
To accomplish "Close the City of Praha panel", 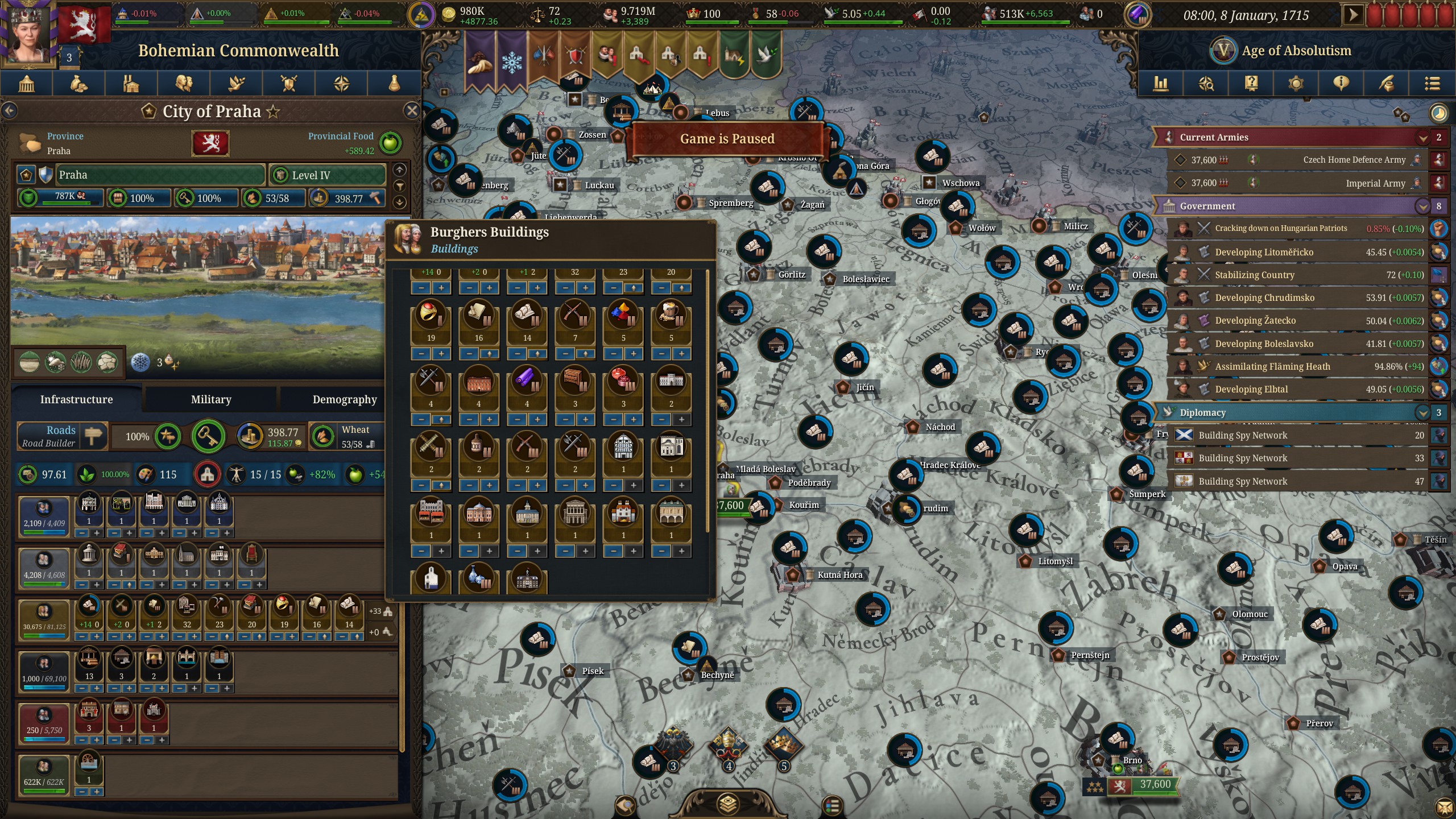I will (x=412, y=110).
